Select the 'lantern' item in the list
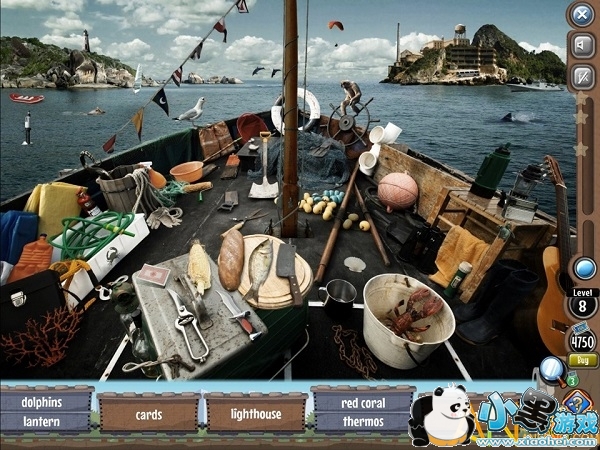Viewport: 600px width, 450px height. [x=47, y=422]
